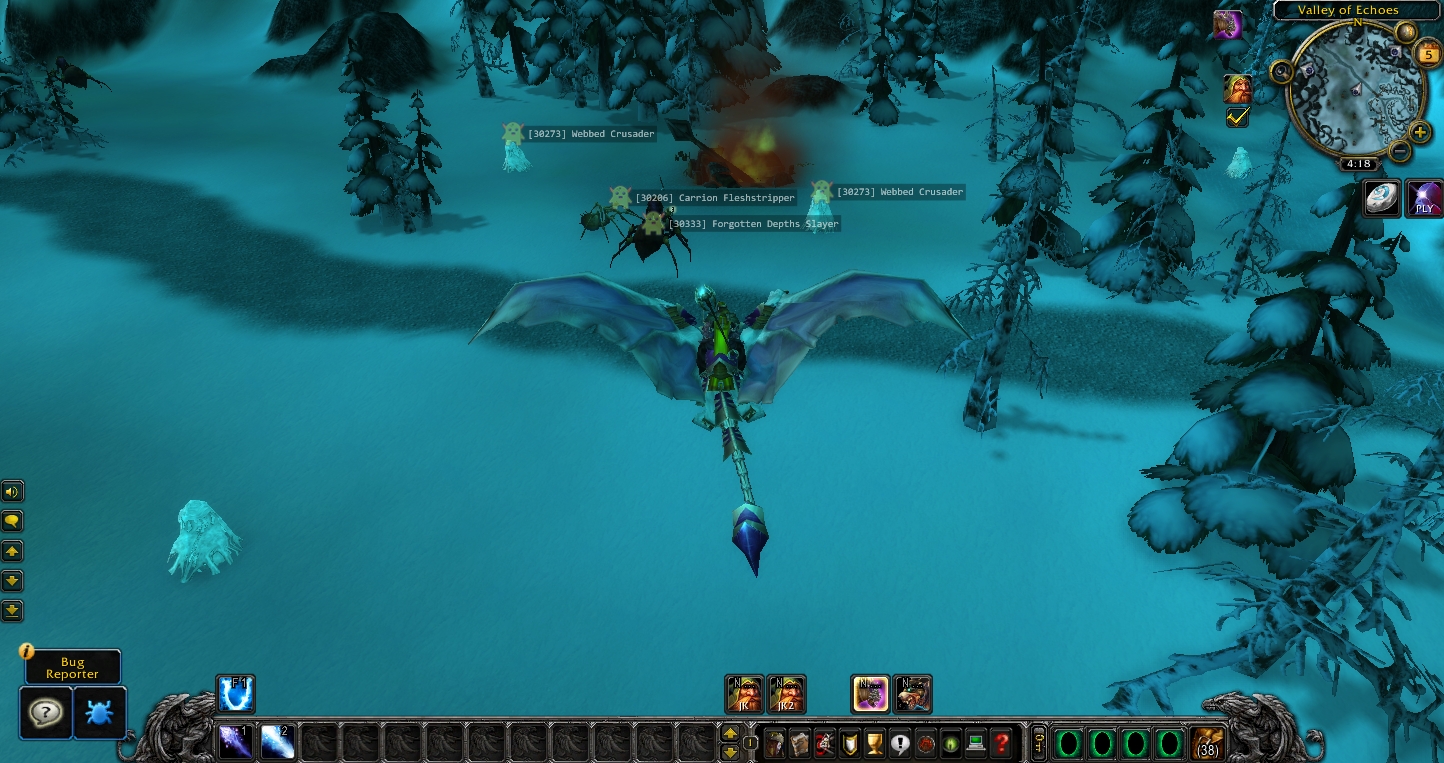The height and width of the screenshot is (763, 1444).
Task: Zoom in the minimap with plus button
Action: [1420, 133]
